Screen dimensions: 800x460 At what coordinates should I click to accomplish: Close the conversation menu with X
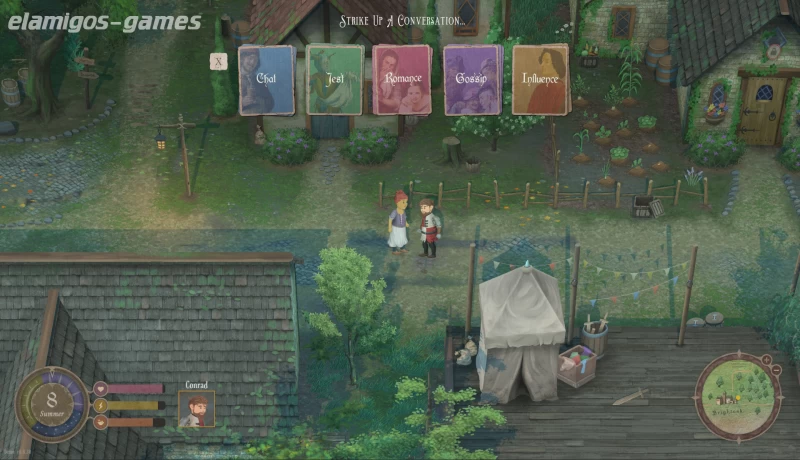219,61
